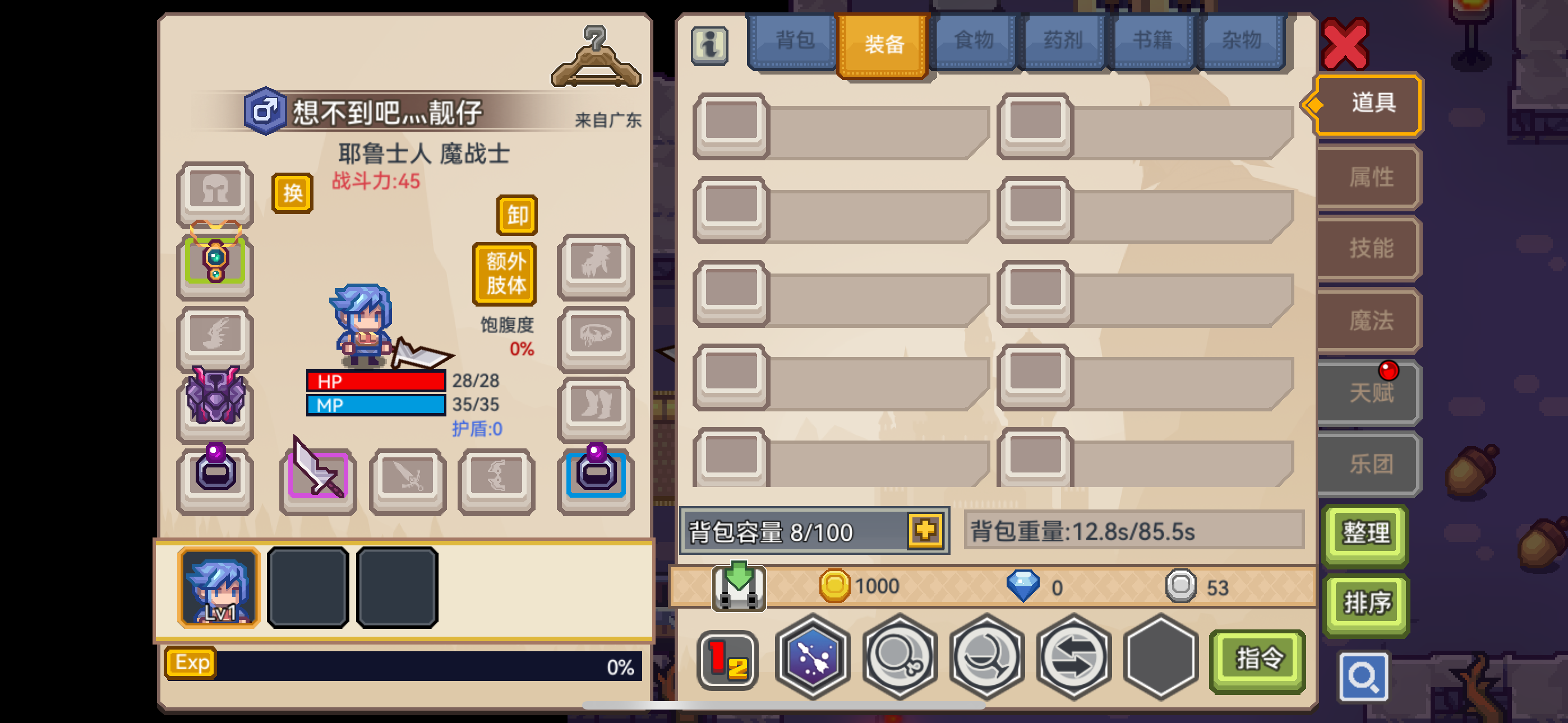Screen dimensions: 1568x723
Task: Toggle the 额外肢体 extra limbs option
Action: point(504,274)
